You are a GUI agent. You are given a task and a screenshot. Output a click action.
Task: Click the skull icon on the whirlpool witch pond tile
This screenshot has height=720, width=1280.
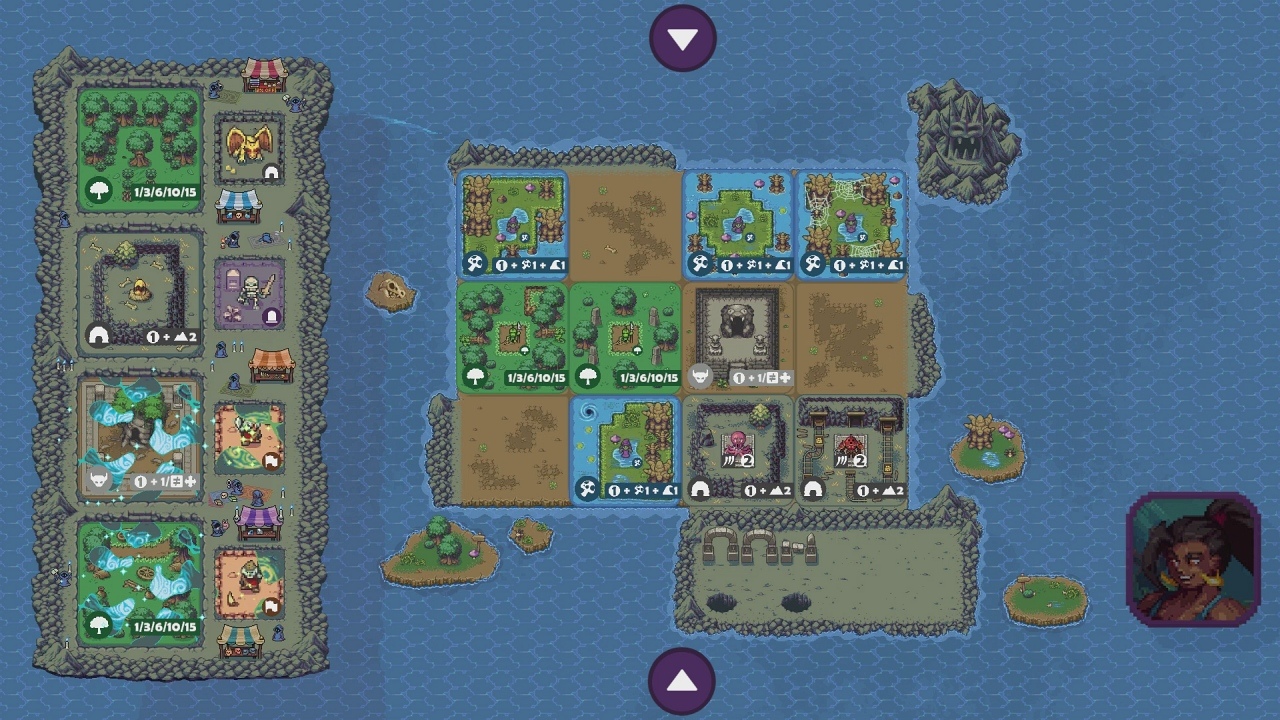tap(589, 490)
